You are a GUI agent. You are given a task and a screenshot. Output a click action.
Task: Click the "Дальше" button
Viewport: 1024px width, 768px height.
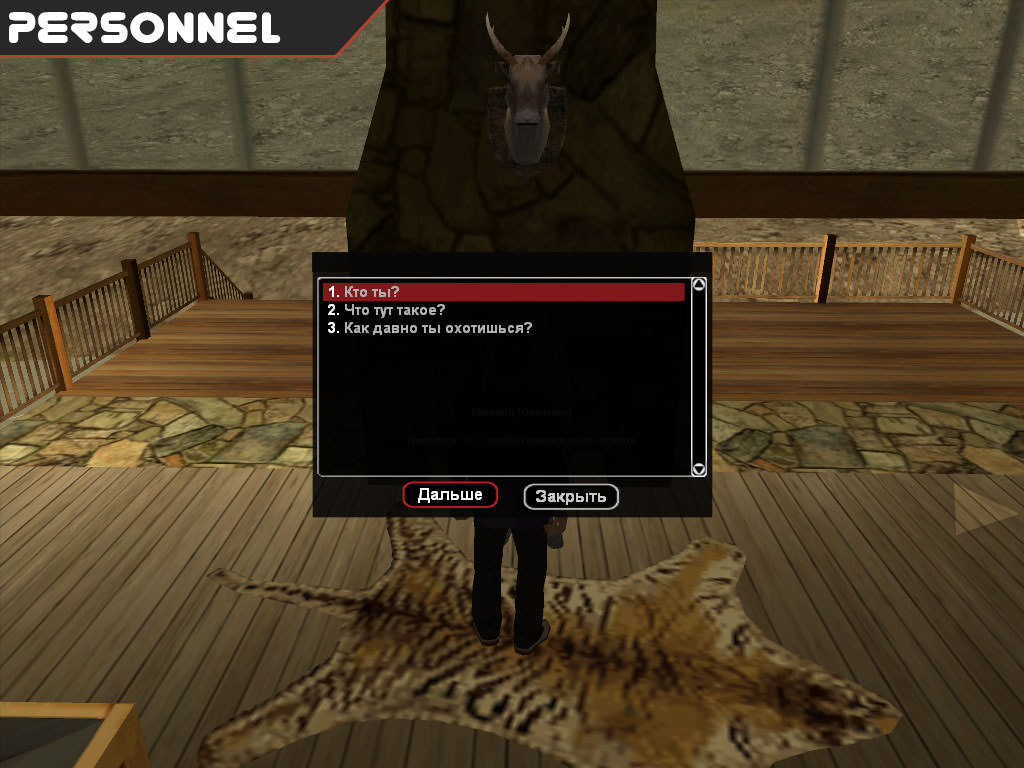(450, 495)
